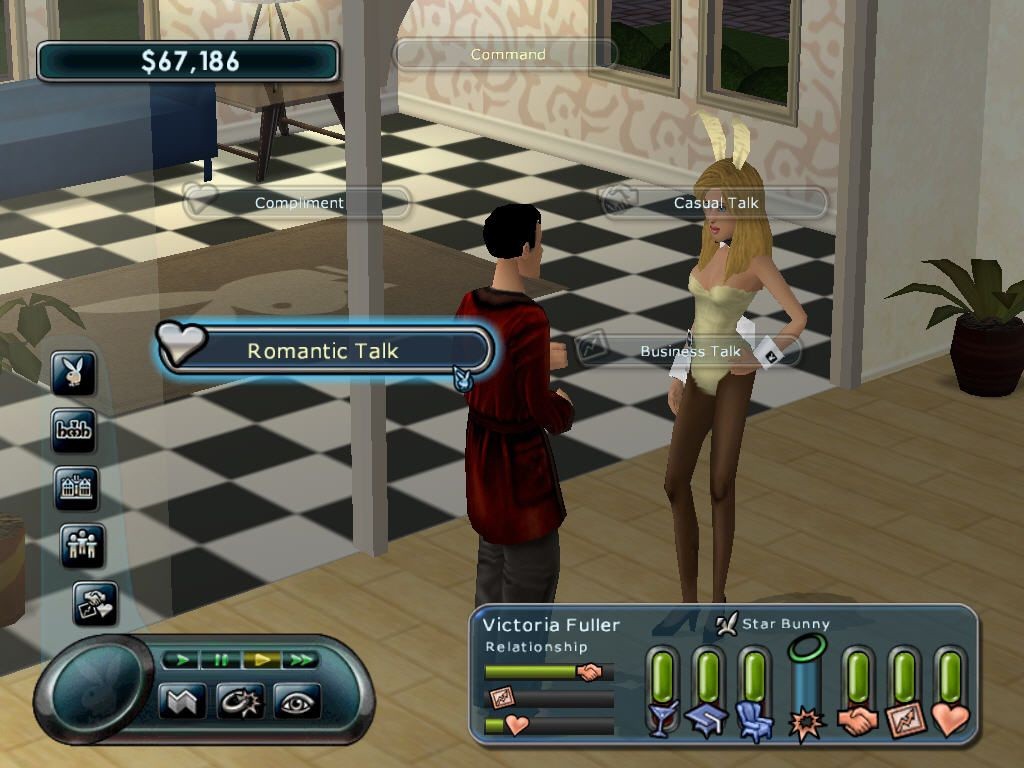The width and height of the screenshot is (1024, 768).
Task: Open the mansion building icon
Action: click(77, 489)
